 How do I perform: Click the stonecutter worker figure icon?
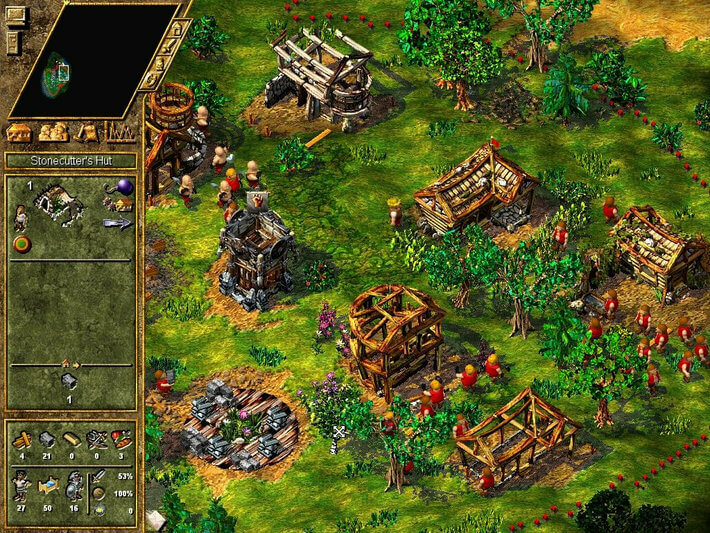20,215
